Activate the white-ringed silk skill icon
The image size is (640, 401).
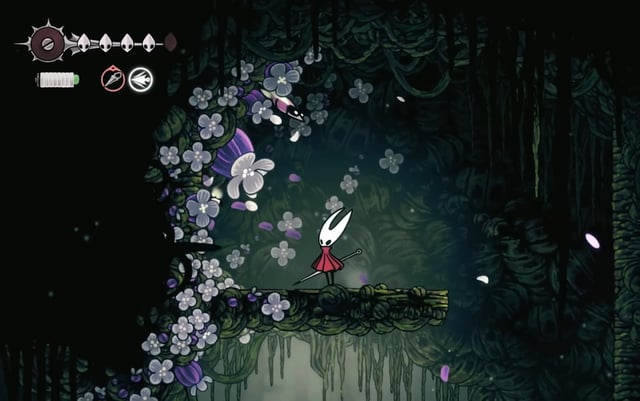click(x=140, y=78)
